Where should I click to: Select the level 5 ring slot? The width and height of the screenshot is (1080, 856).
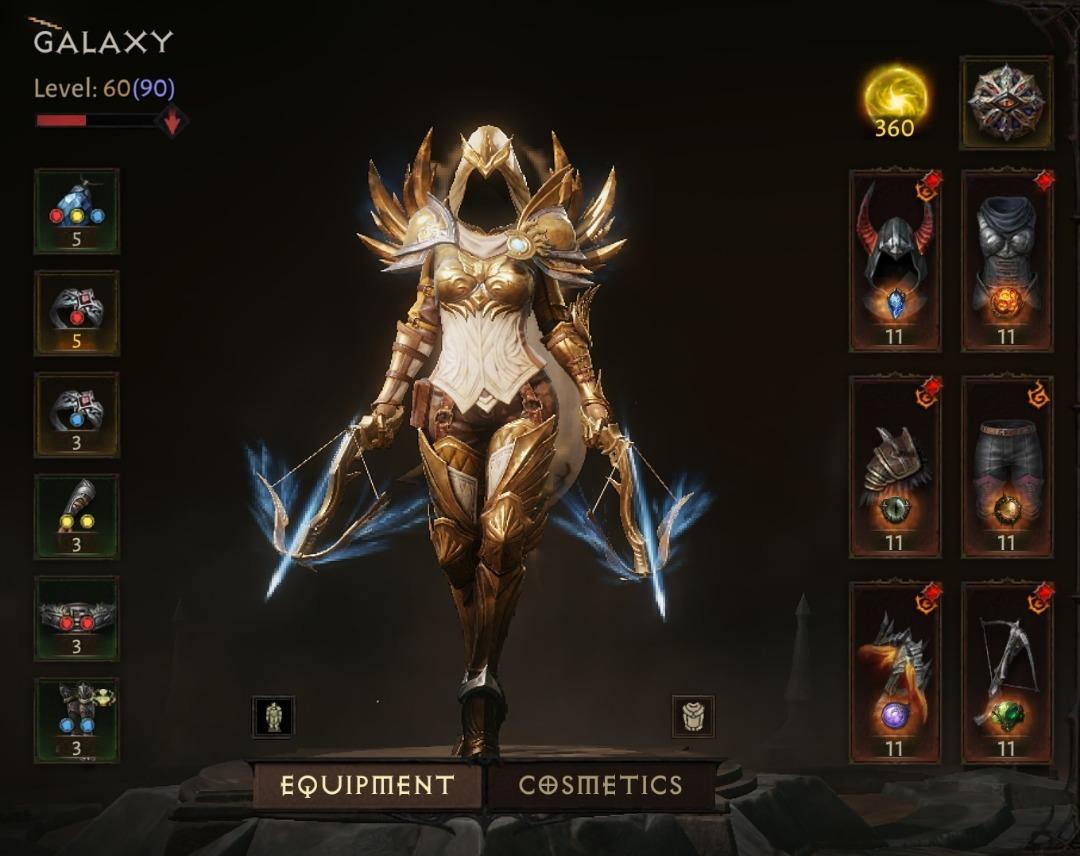(77, 313)
